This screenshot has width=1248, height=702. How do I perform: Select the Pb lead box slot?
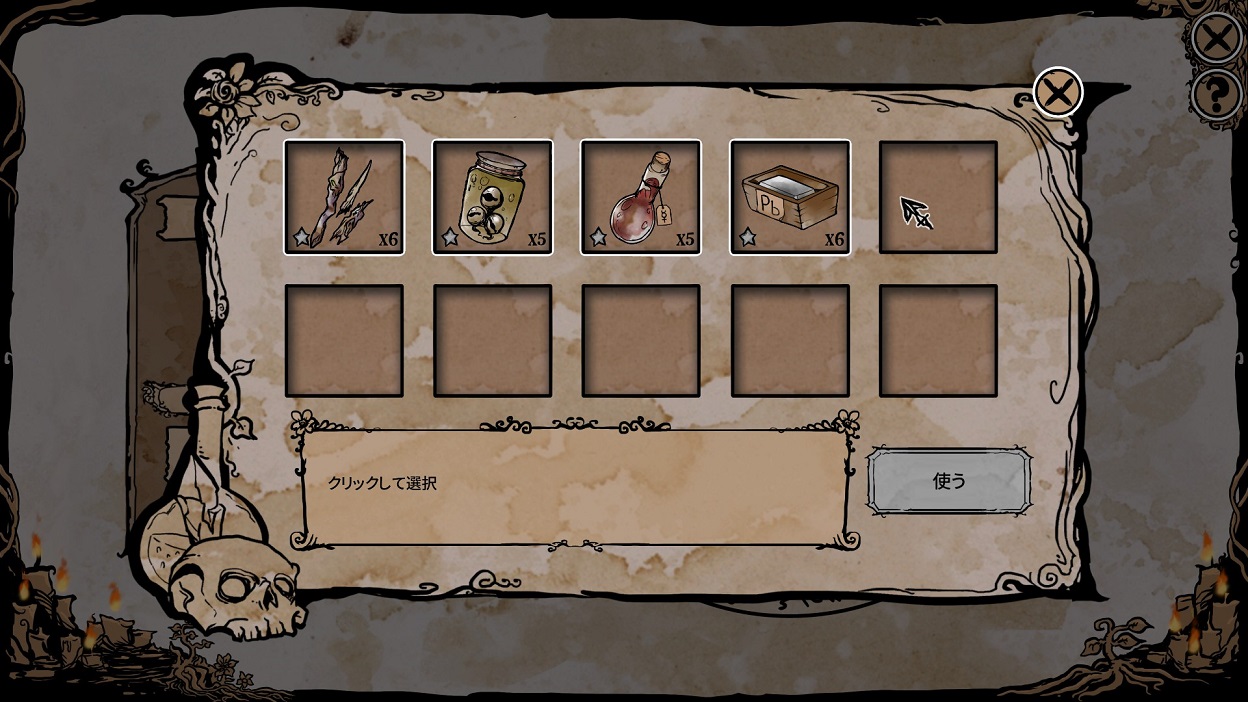pos(790,197)
